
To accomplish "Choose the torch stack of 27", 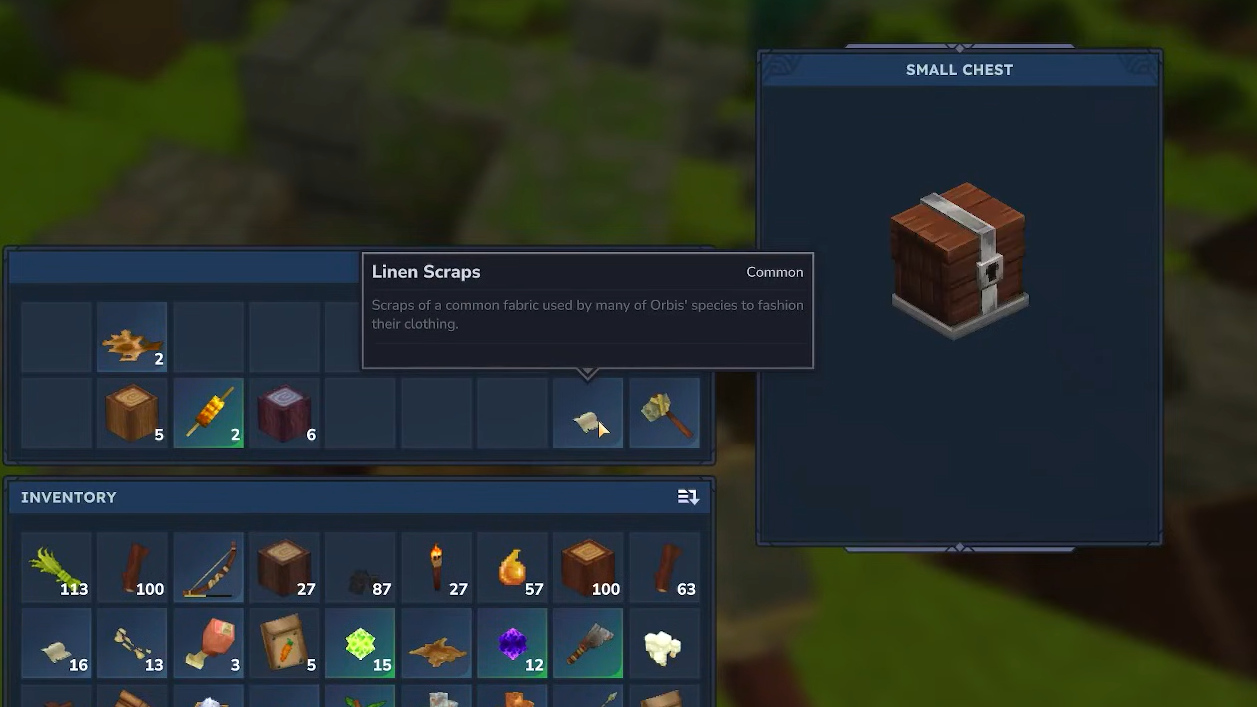I will (436, 568).
